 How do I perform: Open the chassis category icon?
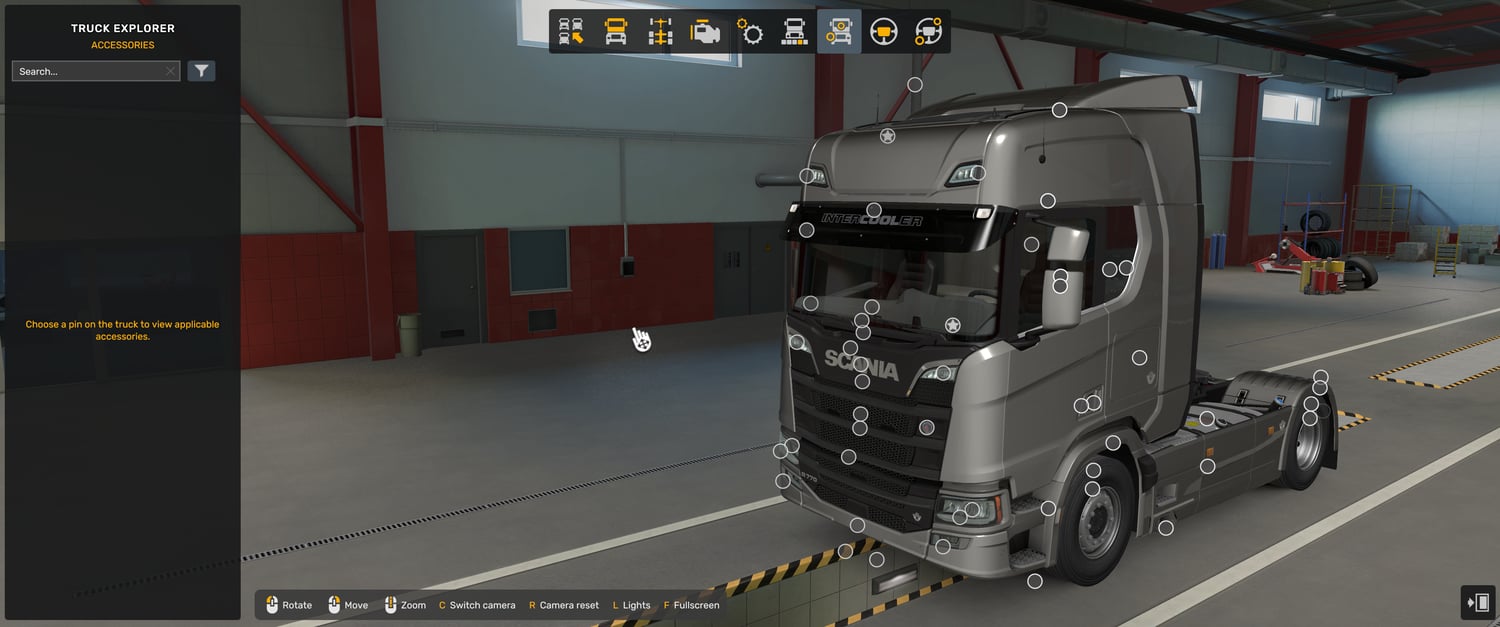(660, 32)
